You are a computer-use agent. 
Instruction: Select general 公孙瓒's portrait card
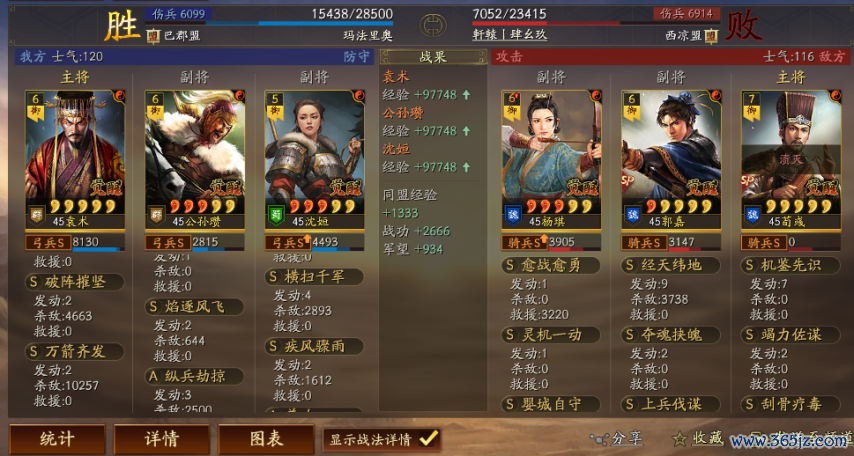tap(188, 156)
